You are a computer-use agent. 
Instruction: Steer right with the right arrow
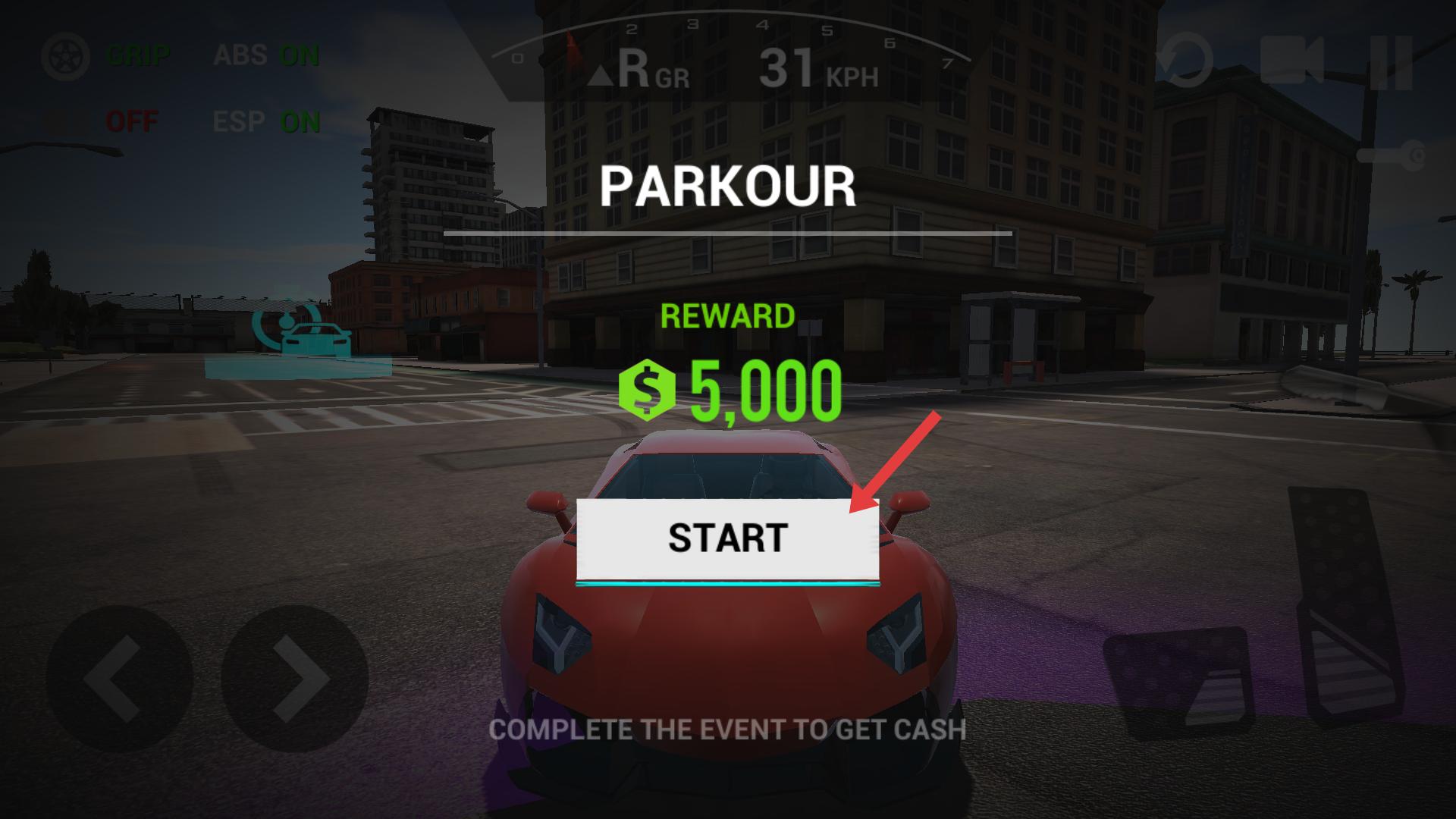pos(295,677)
